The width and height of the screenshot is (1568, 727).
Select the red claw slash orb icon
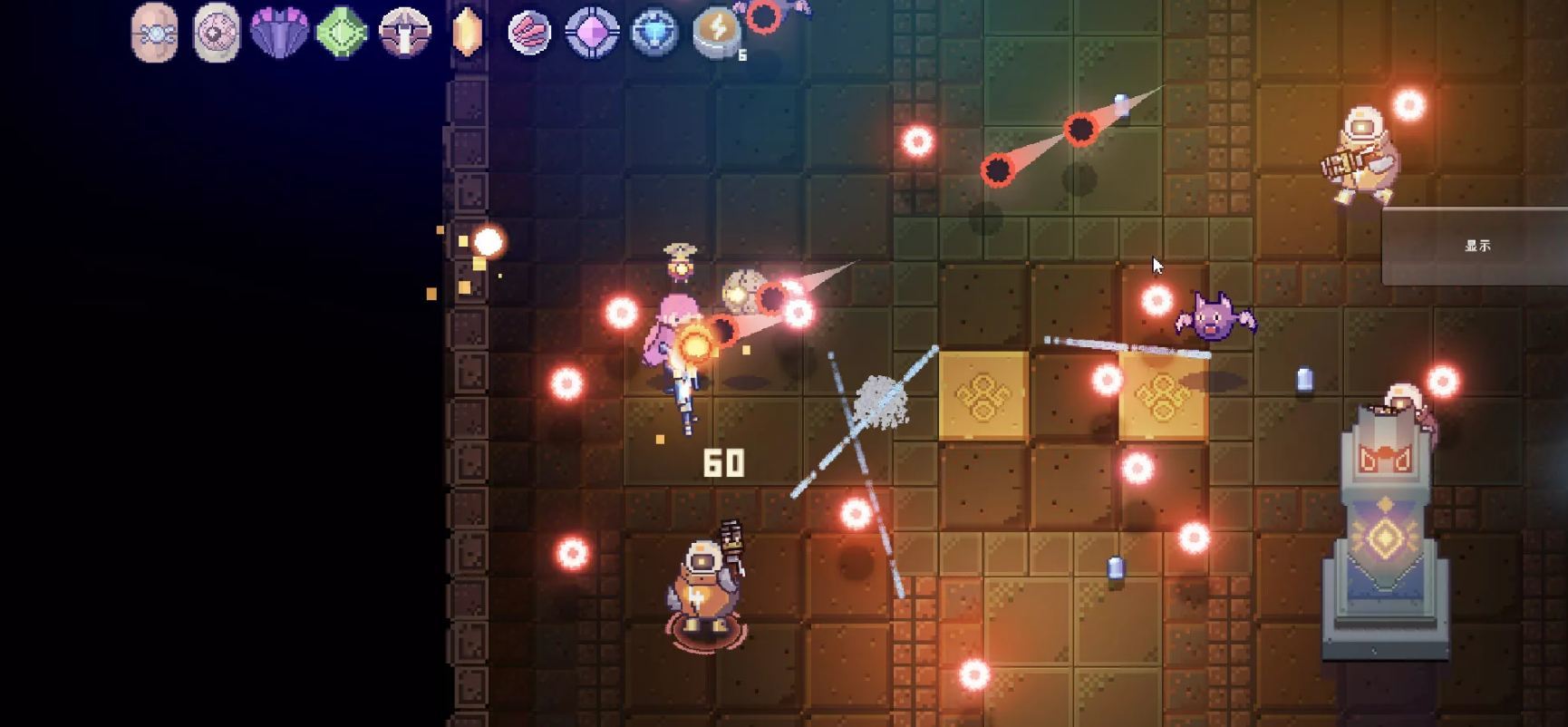(x=529, y=34)
